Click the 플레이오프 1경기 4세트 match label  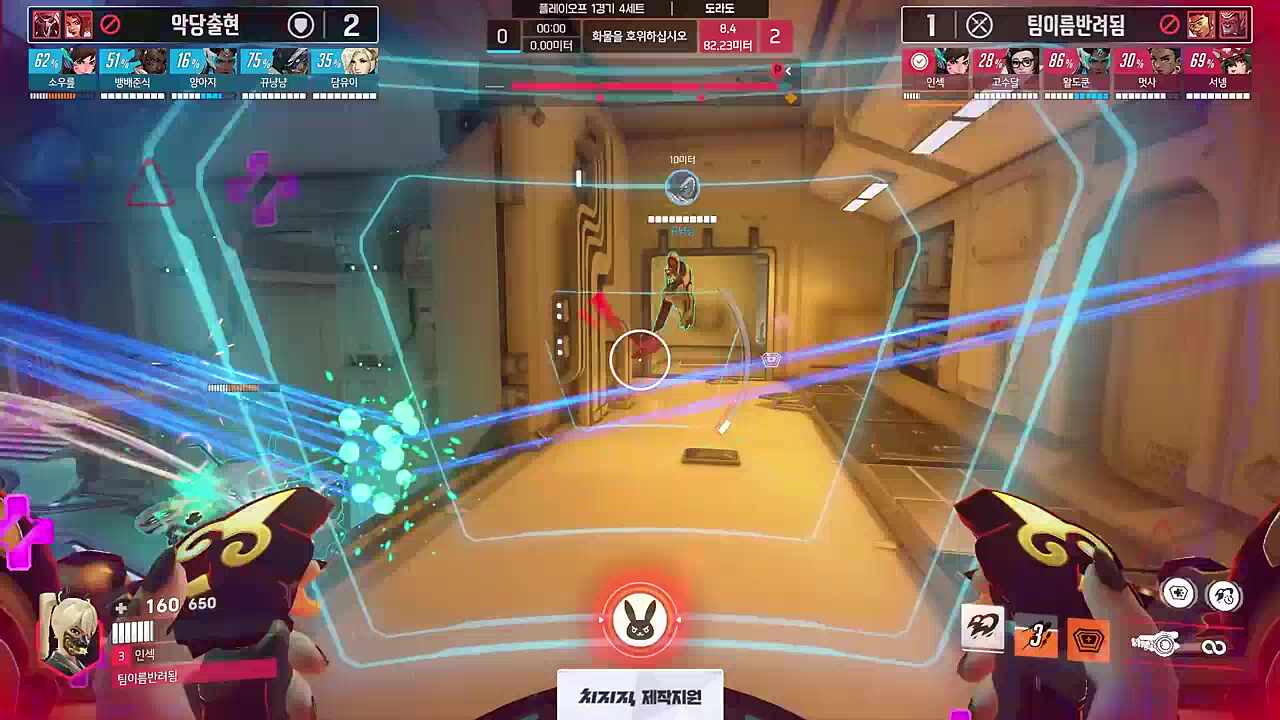[x=592, y=10]
